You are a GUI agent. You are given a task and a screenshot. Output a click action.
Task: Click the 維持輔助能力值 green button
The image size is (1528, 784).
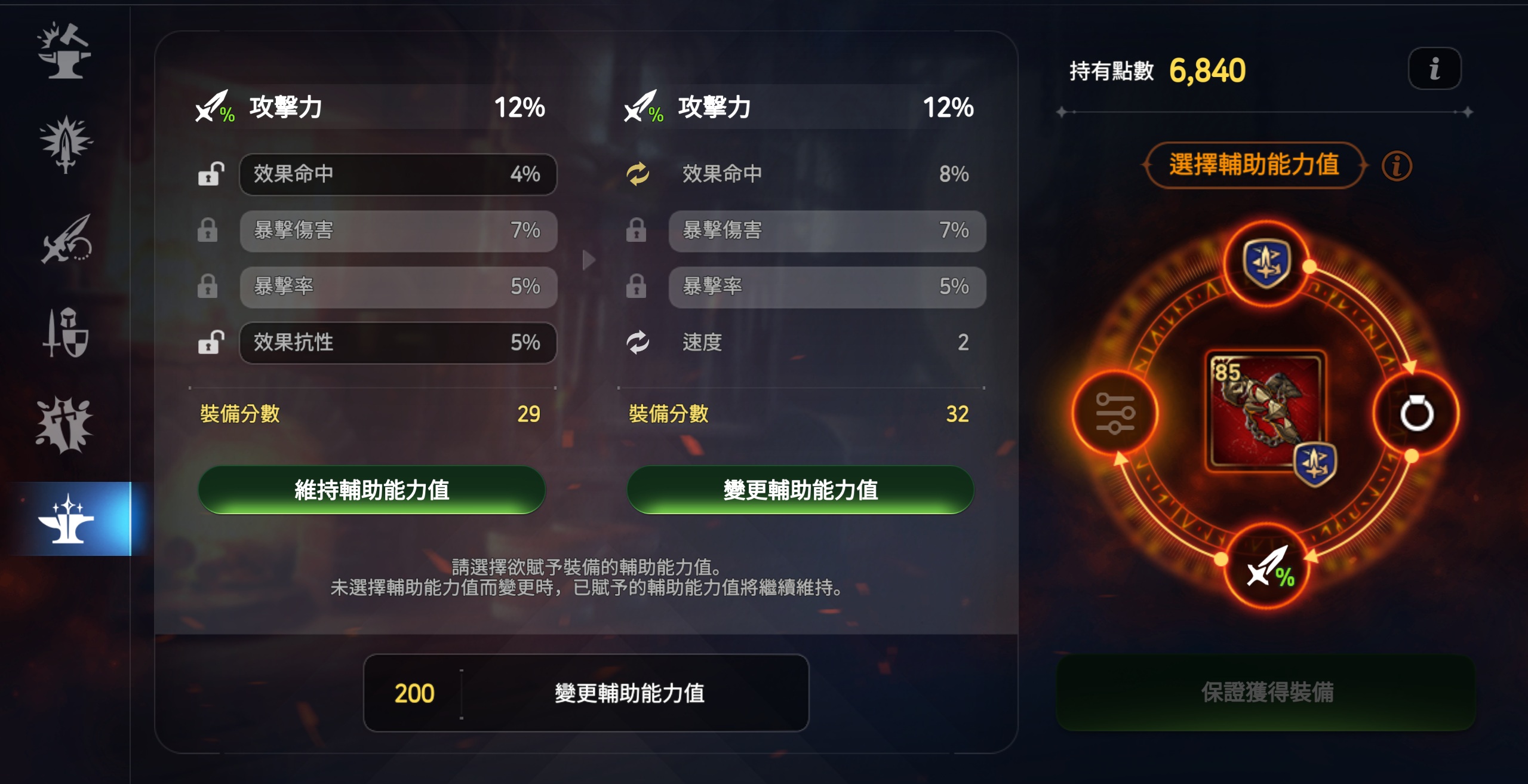[x=371, y=490]
